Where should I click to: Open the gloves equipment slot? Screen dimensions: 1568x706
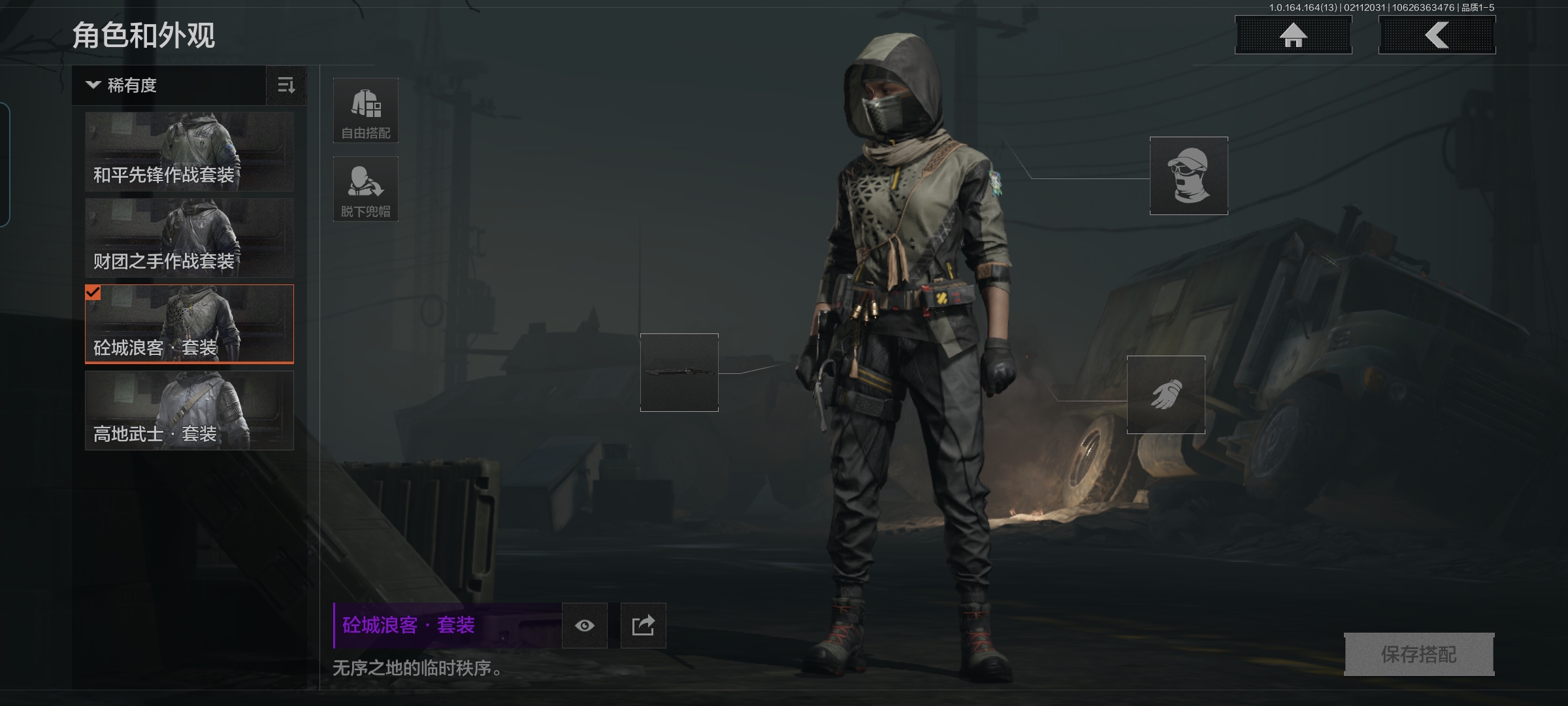pyautogui.click(x=1166, y=395)
